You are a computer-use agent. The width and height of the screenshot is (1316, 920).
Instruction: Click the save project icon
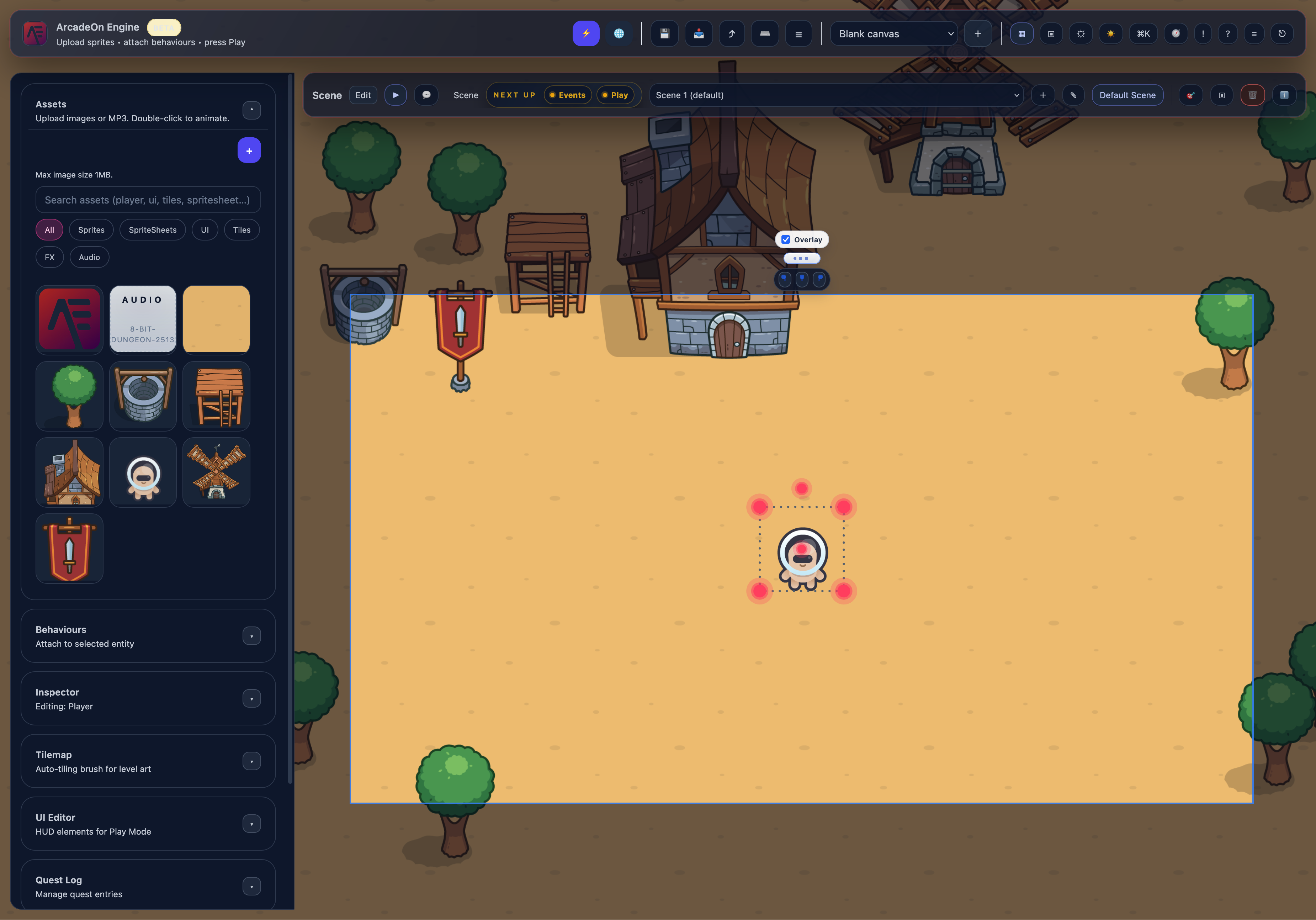664,33
